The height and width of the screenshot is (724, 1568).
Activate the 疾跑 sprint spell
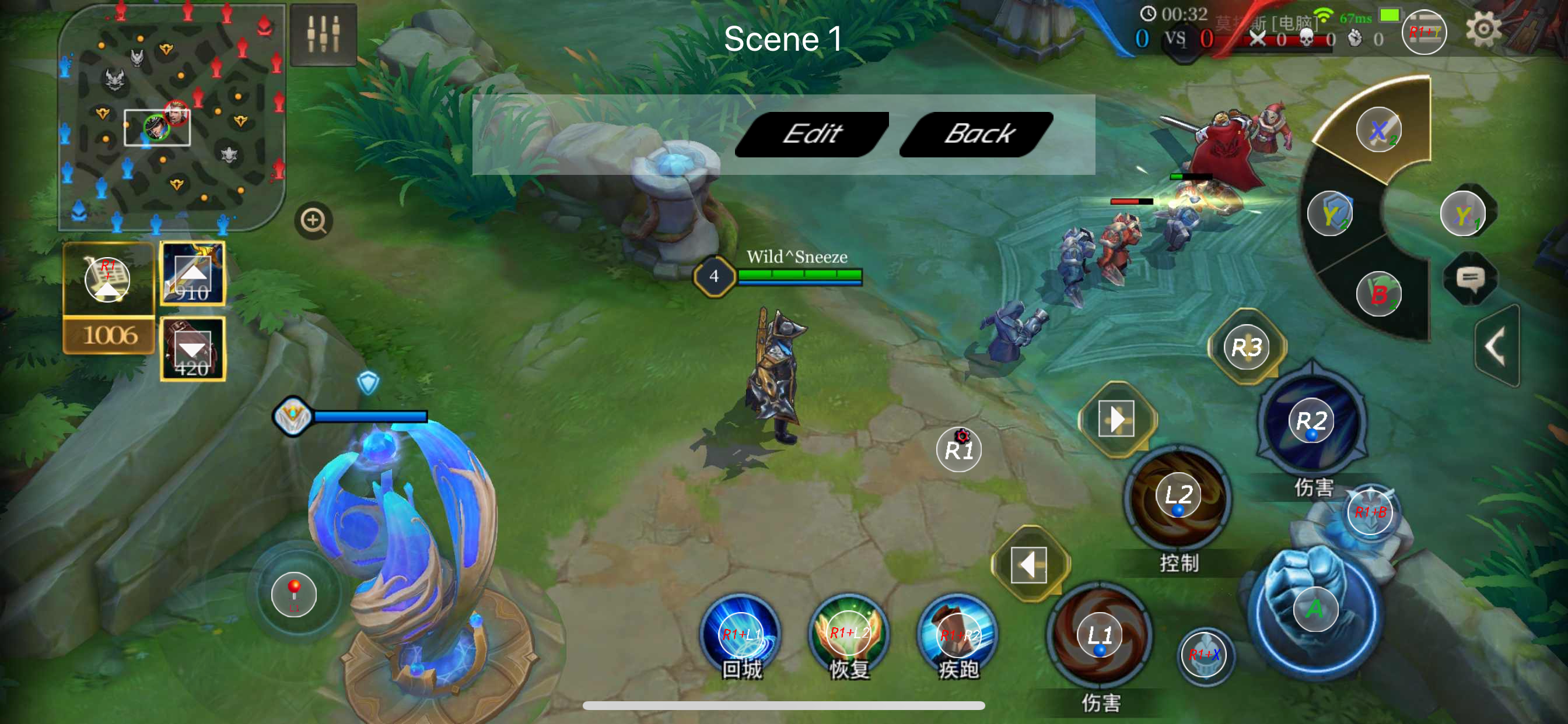tap(958, 635)
